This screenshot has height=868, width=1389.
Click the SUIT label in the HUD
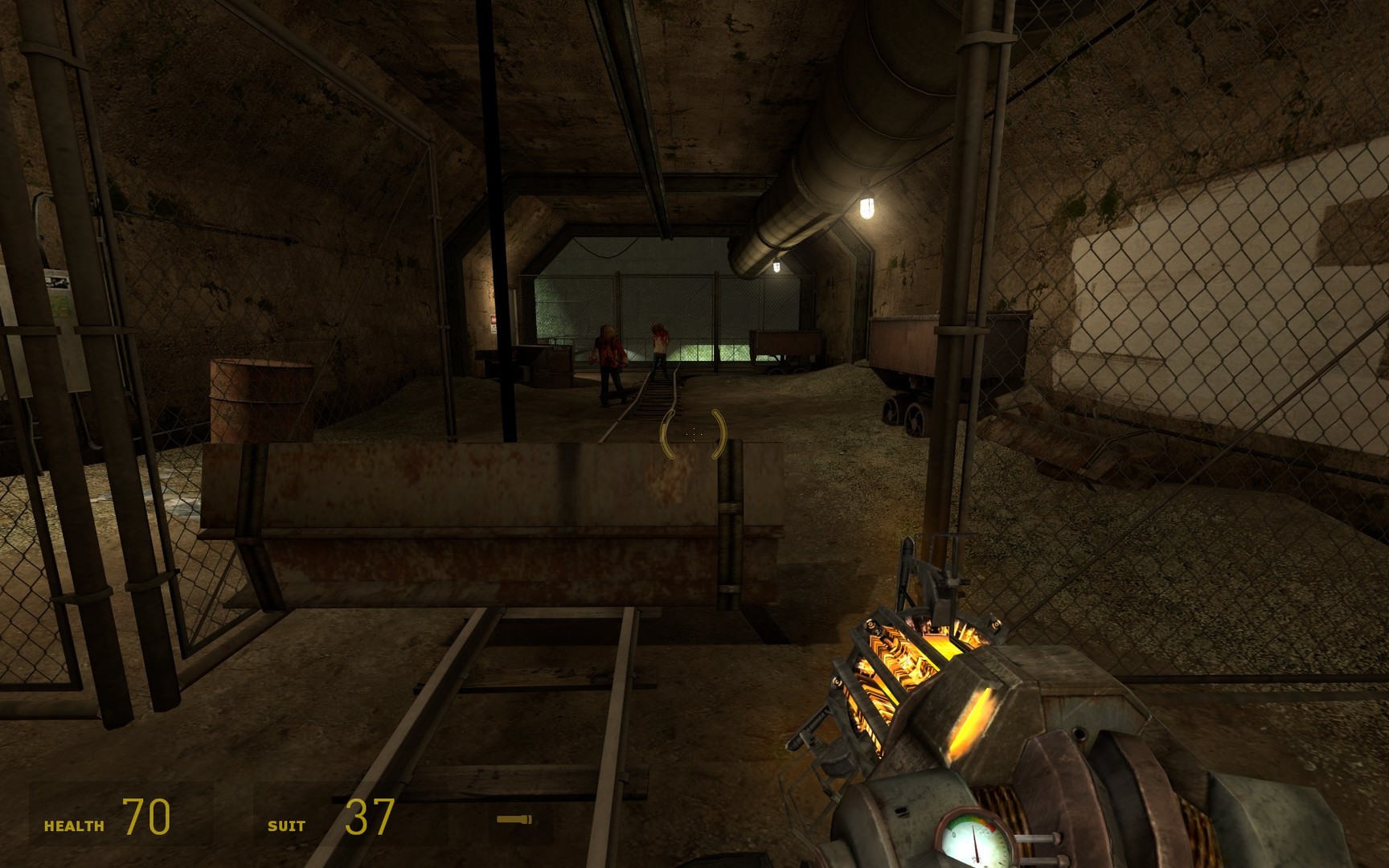tap(289, 825)
